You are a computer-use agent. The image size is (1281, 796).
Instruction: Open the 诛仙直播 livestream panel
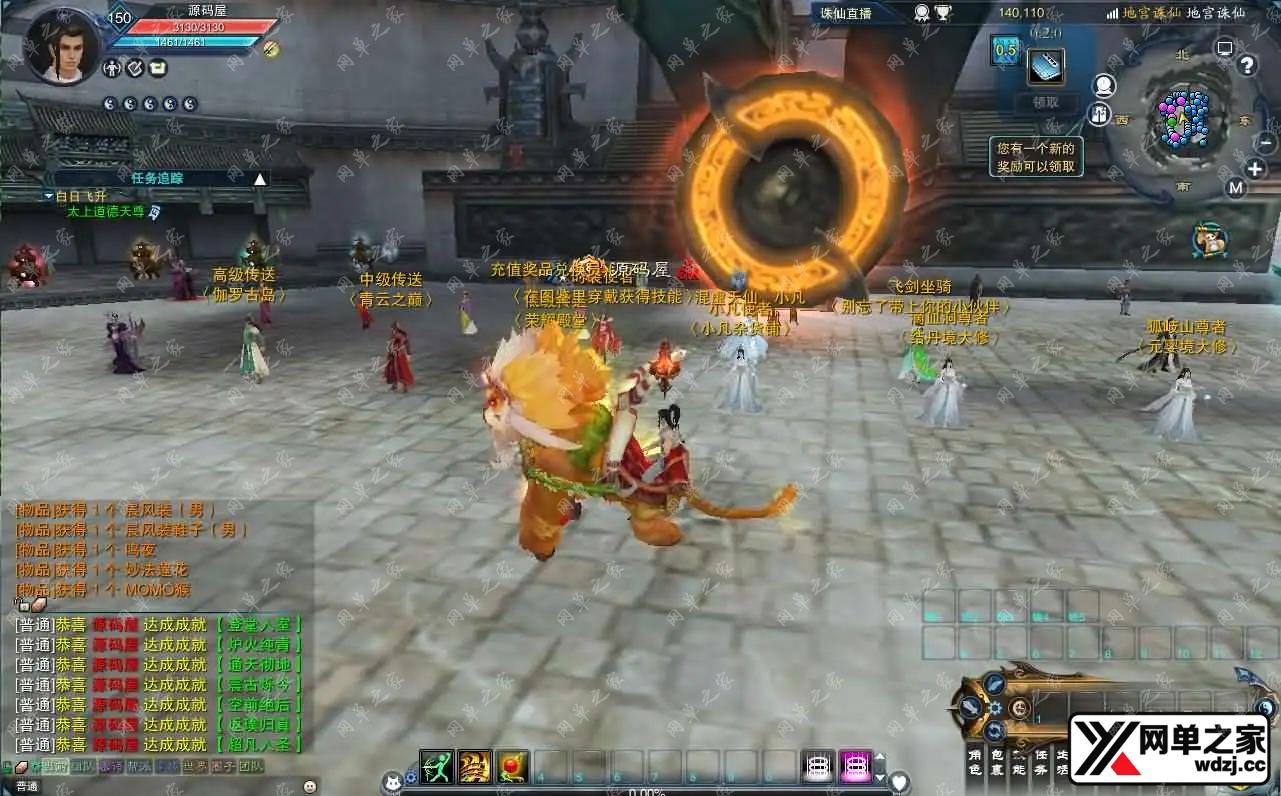pos(846,13)
